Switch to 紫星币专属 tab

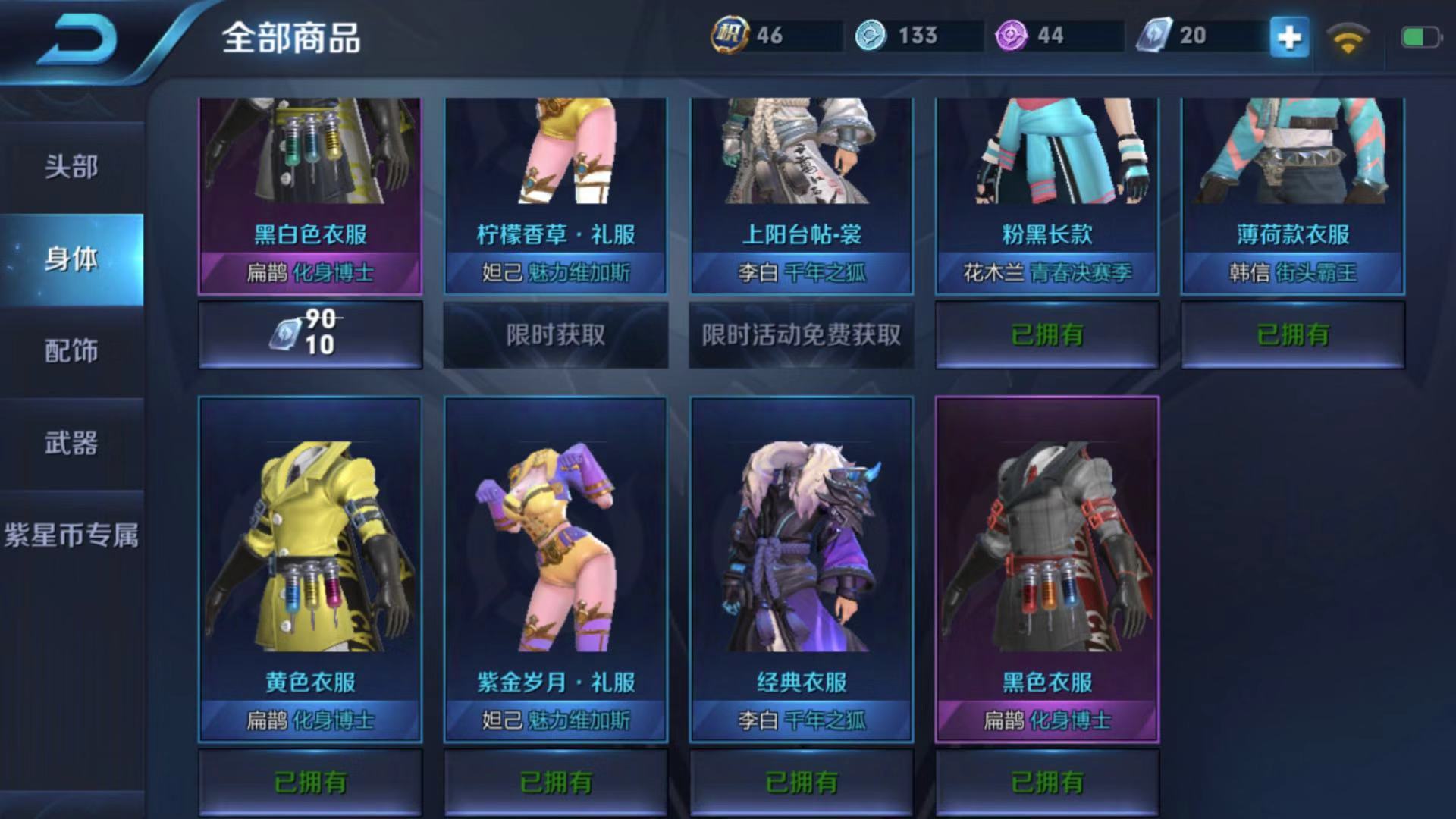(x=71, y=535)
